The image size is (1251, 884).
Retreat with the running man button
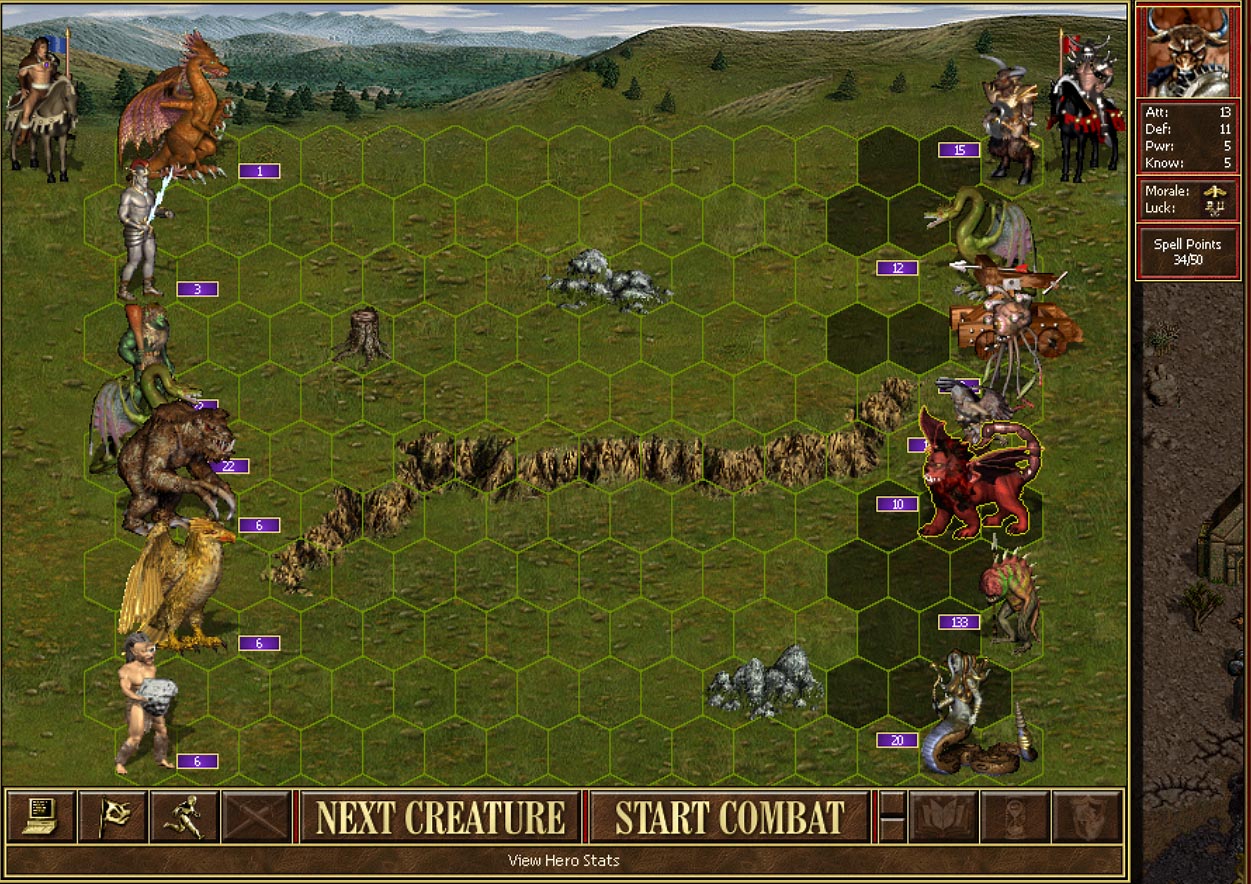click(x=185, y=816)
